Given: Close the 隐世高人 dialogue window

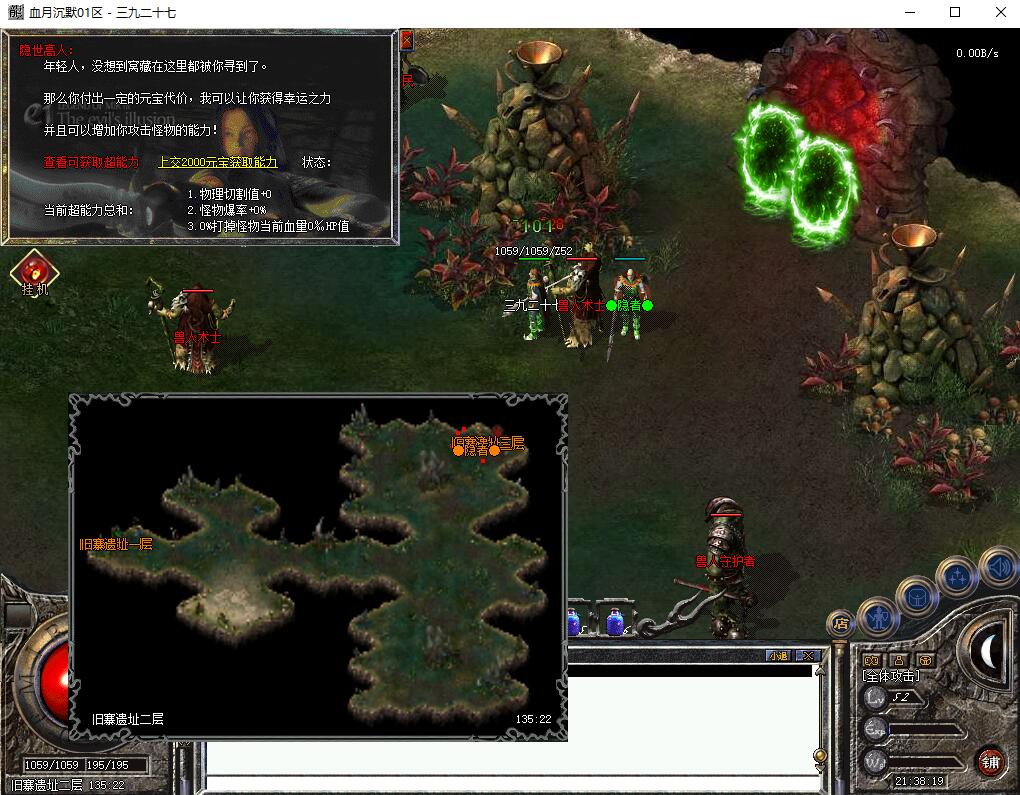Looking at the screenshot, I should (406, 41).
